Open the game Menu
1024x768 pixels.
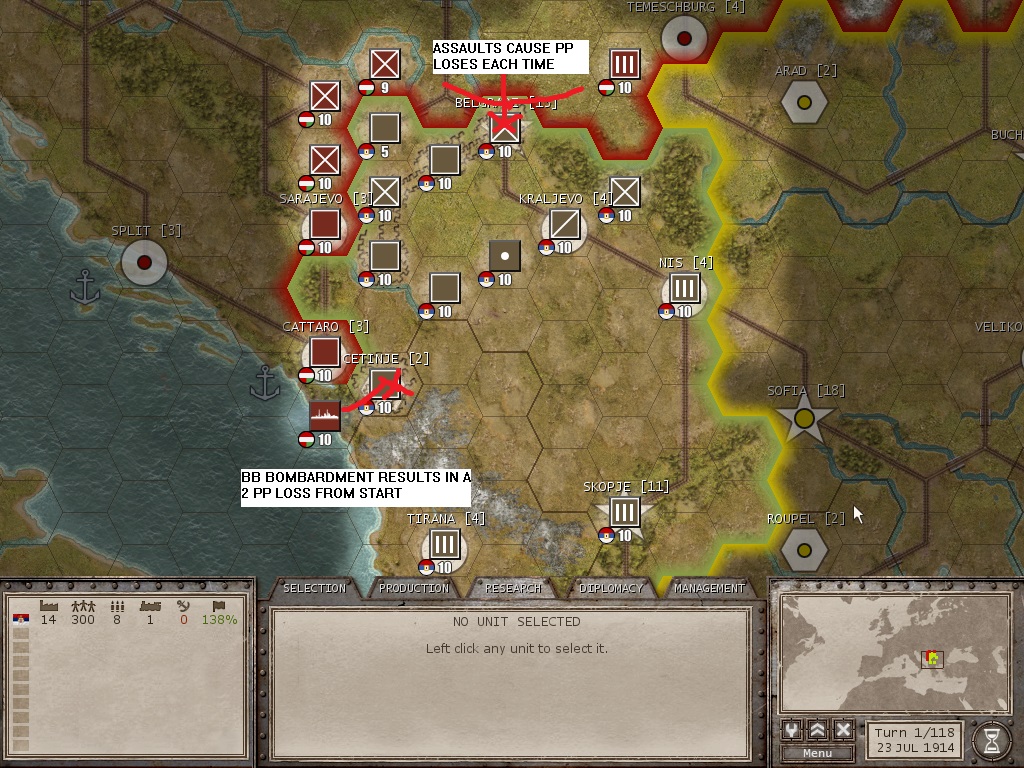point(817,753)
